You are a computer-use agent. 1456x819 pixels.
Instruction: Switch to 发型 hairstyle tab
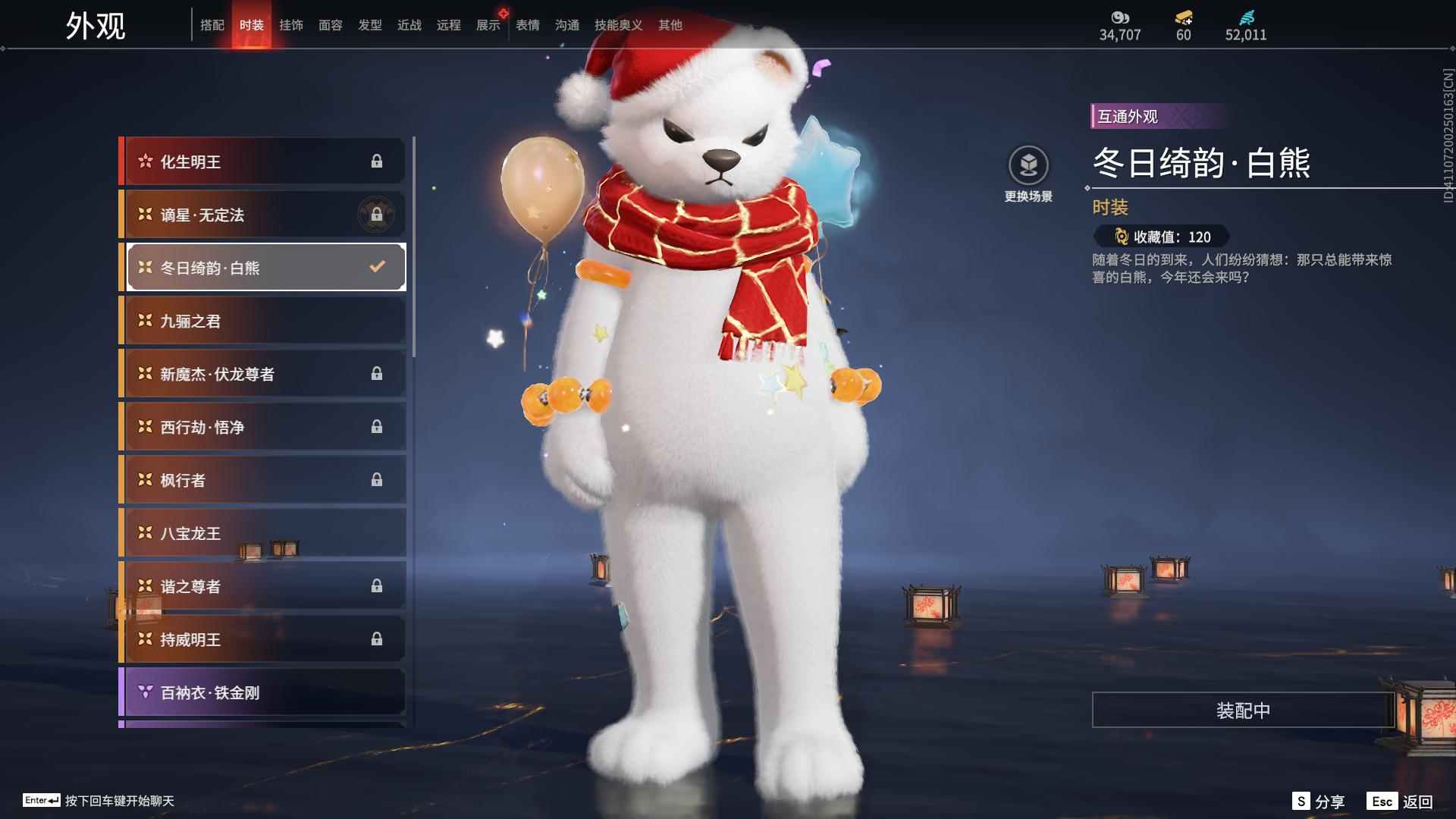(x=370, y=25)
